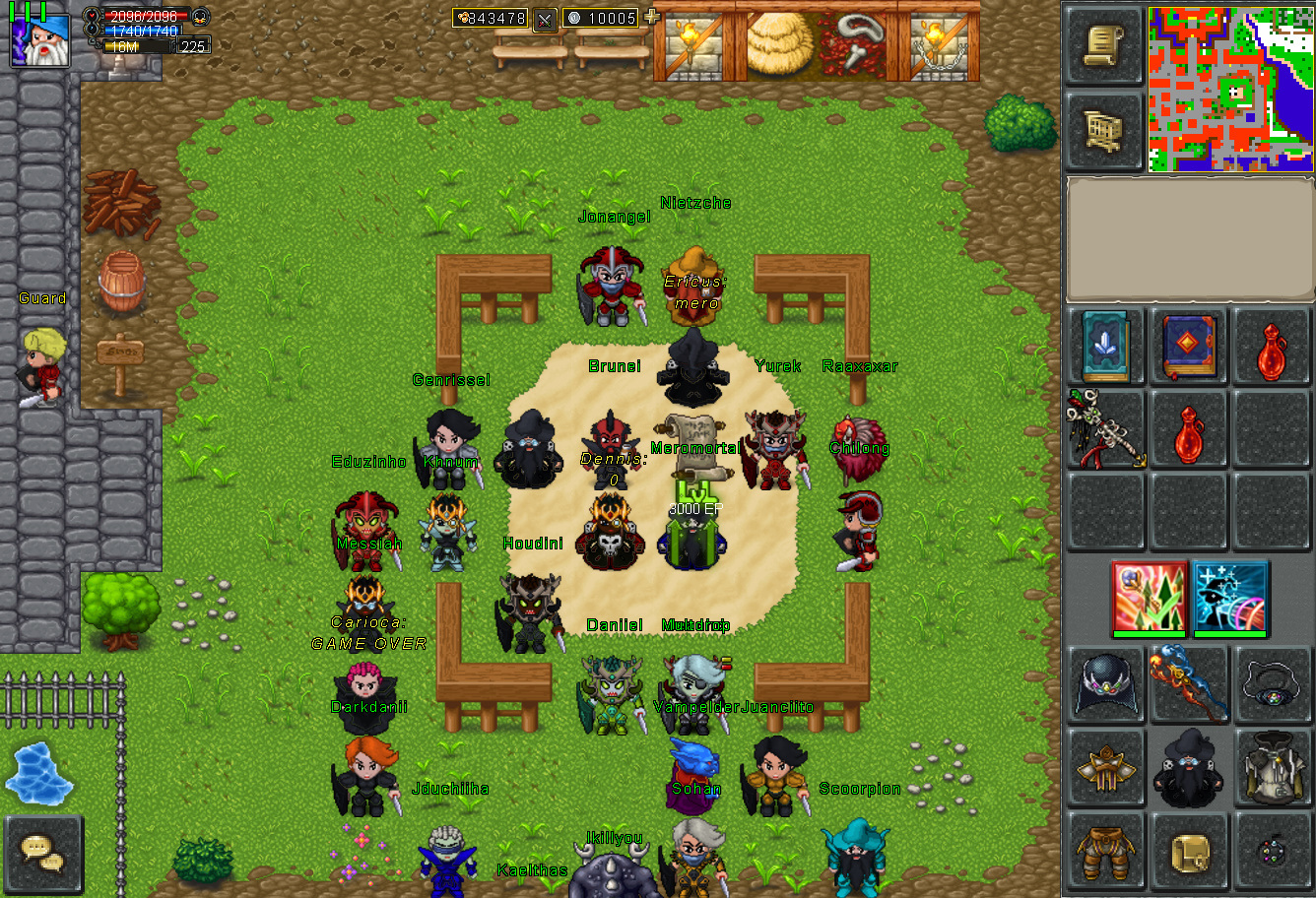Add currency with the gold plus button
Viewport: 1316px width, 898px height.
(650, 17)
